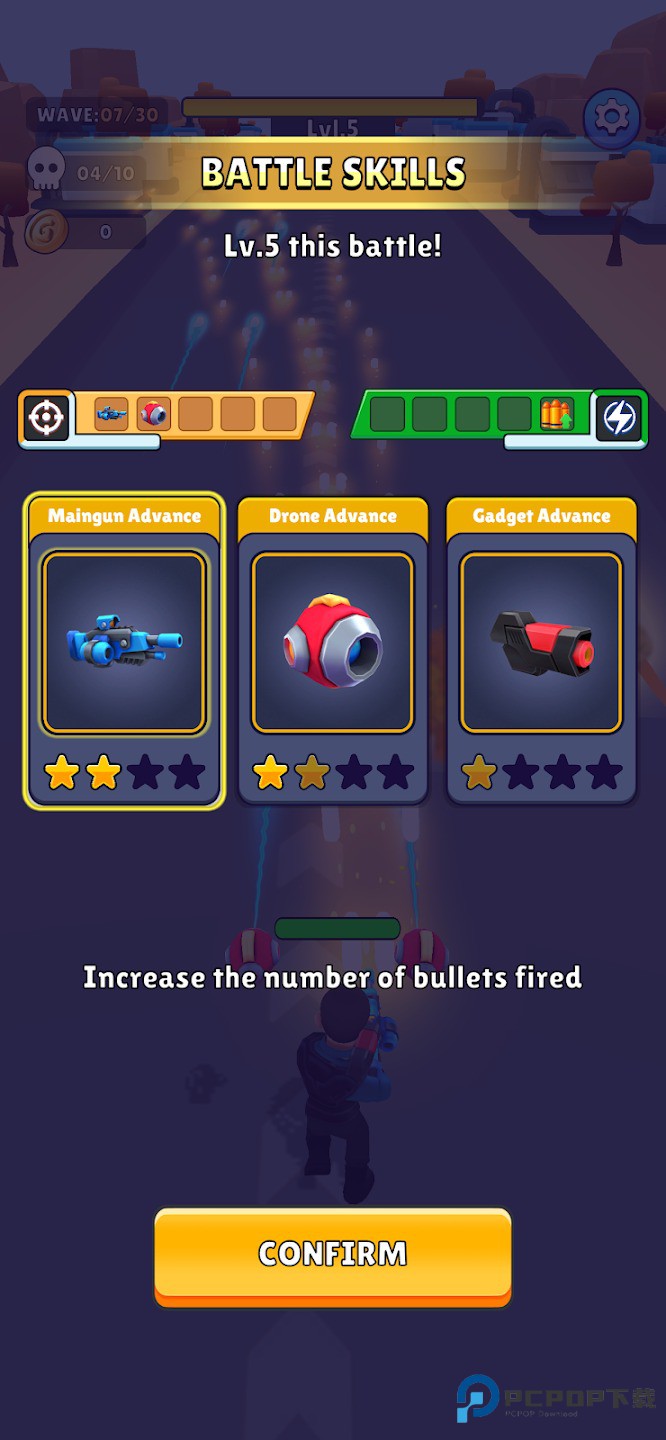Confirm the selected battle skill

tap(332, 1254)
